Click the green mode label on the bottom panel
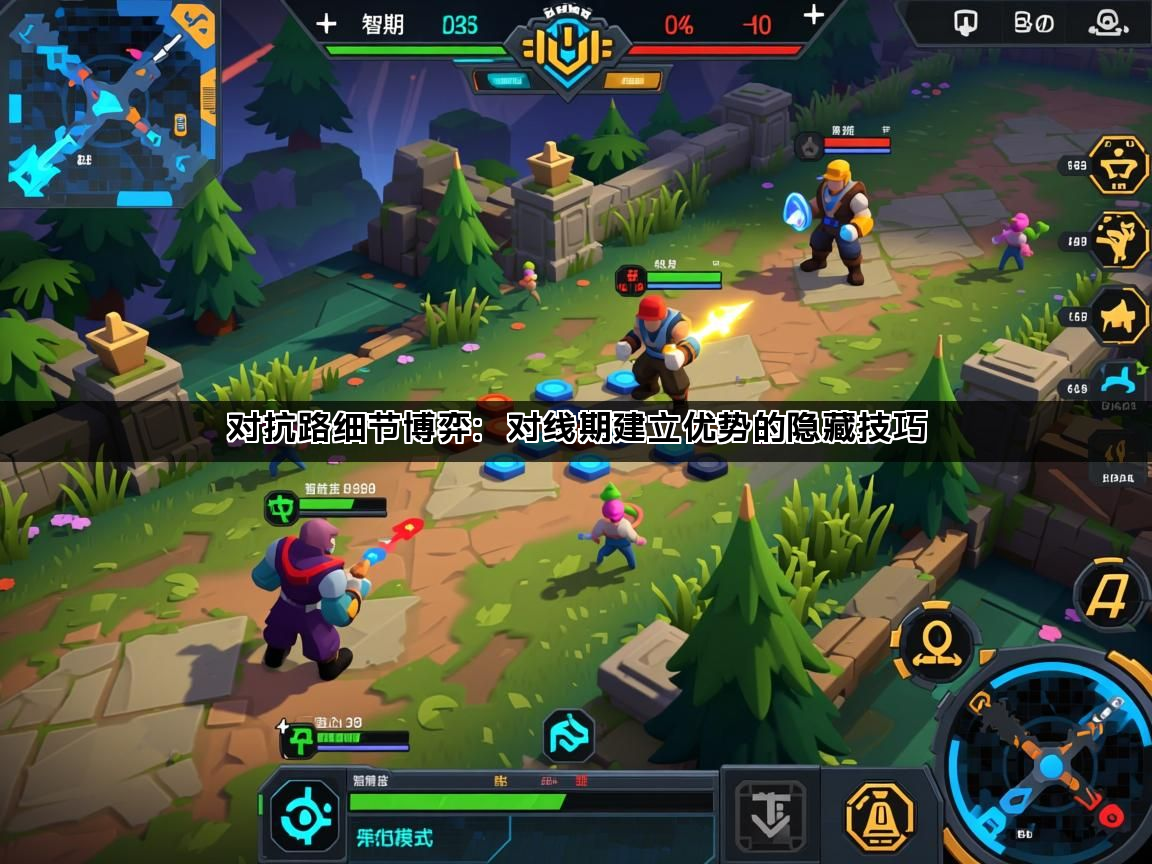Image resolution: width=1152 pixels, height=864 pixels. (x=396, y=838)
